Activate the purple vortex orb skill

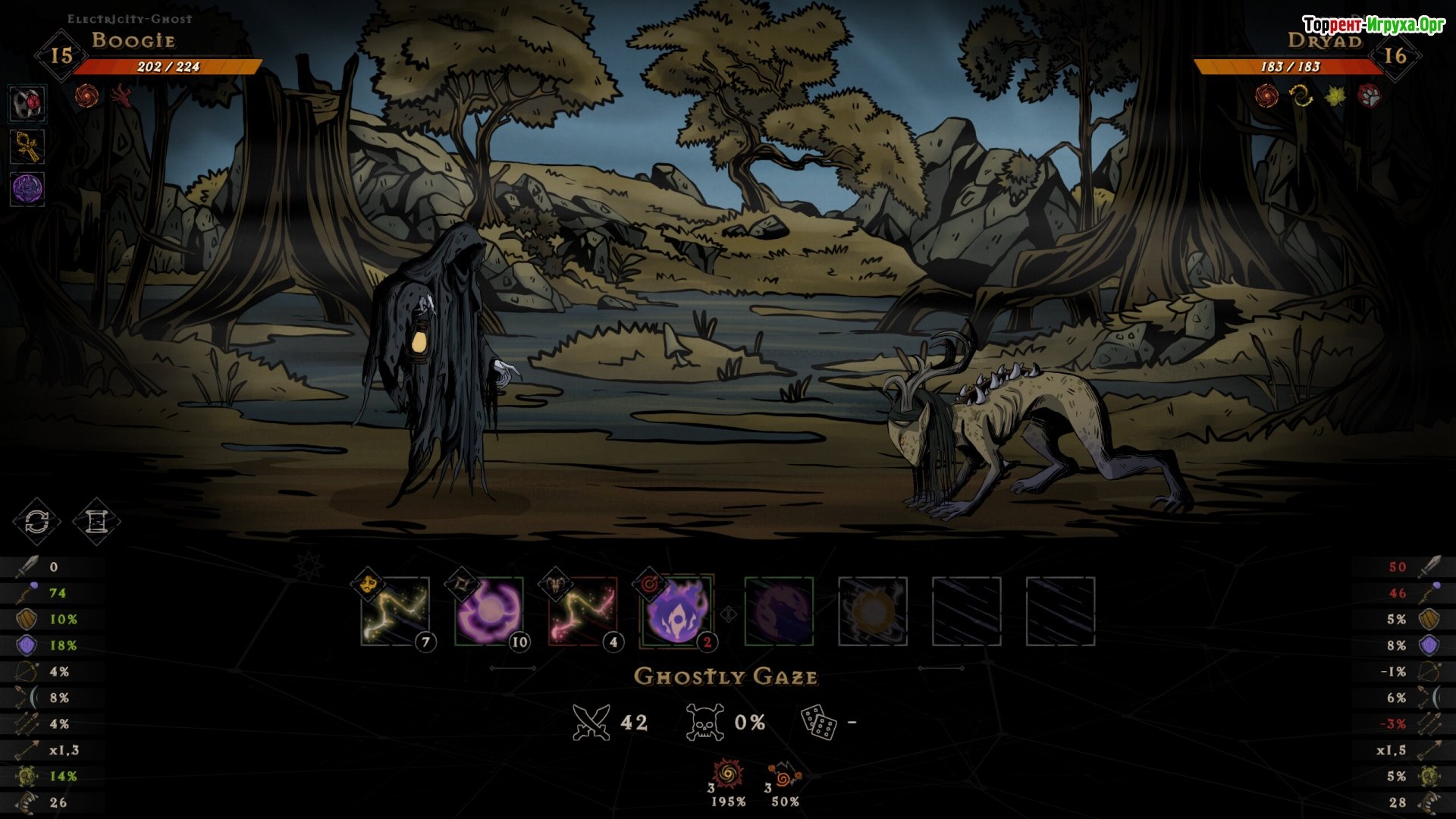(489, 611)
